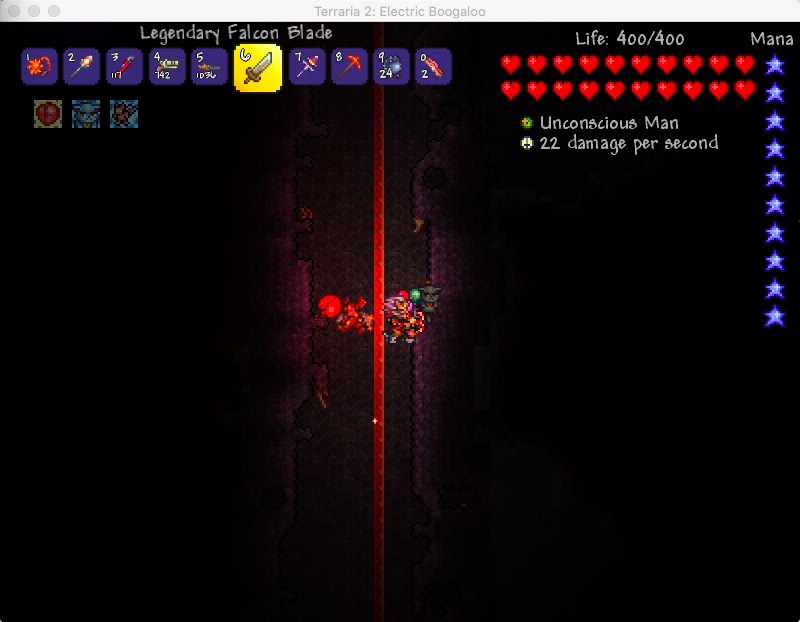
Task: Click the red heart buff icon
Action: point(47,113)
